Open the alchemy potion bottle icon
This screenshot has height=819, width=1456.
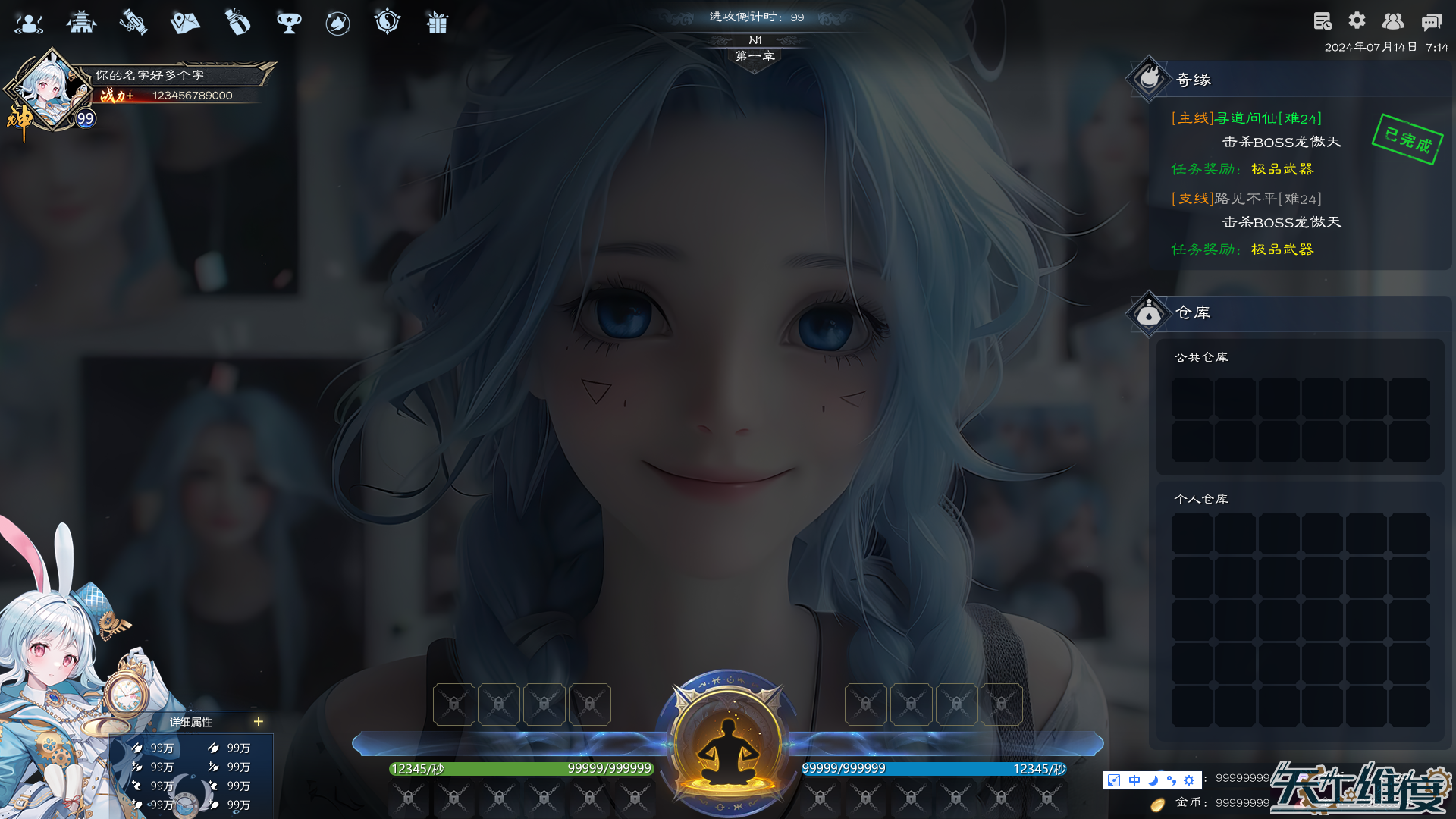pyautogui.click(x=238, y=23)
